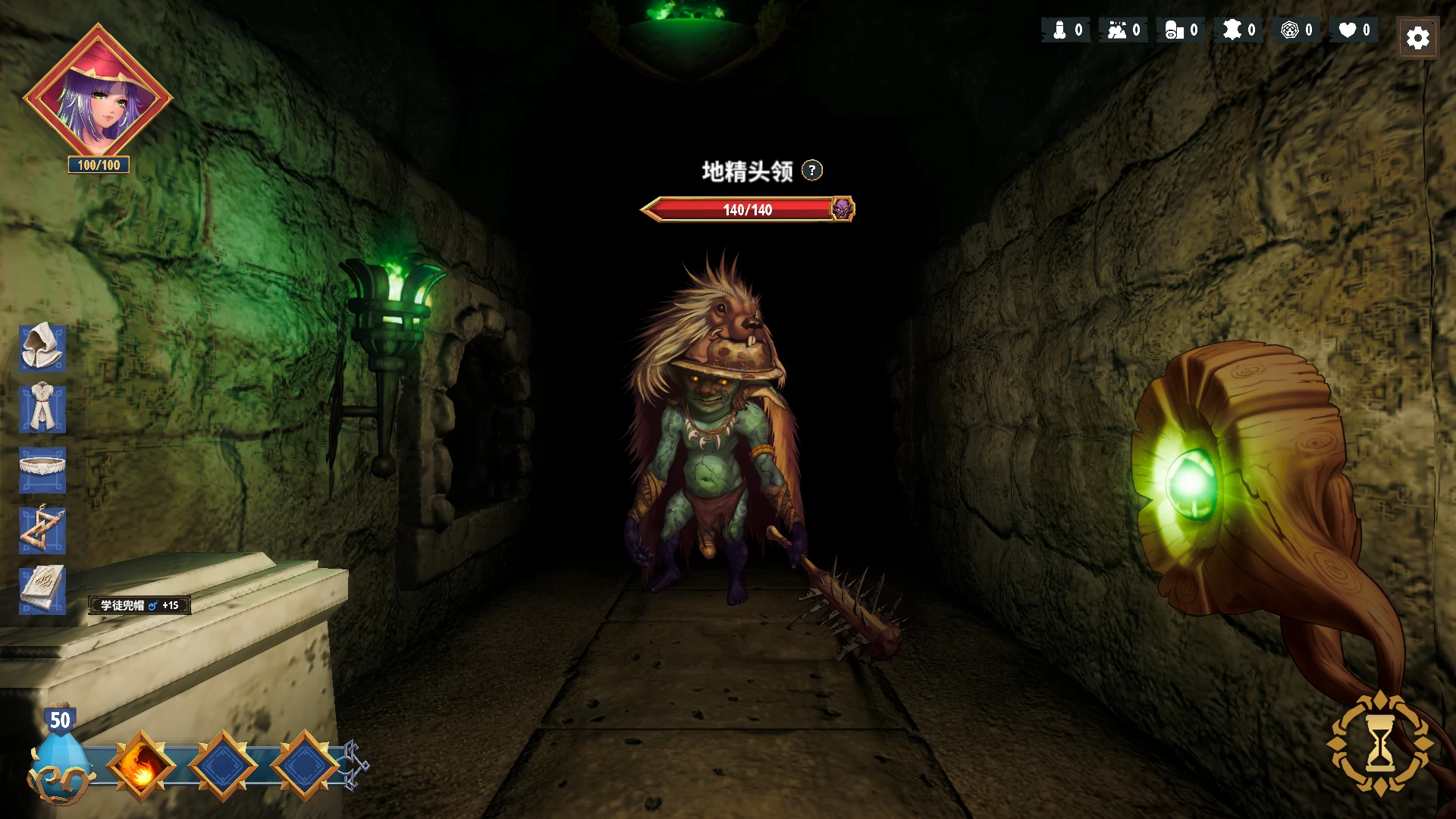Image resolution: width=1456 pixels, height=819 pixels.
Task: Open the goblin chief info question mark
Action: click(811, 171)
